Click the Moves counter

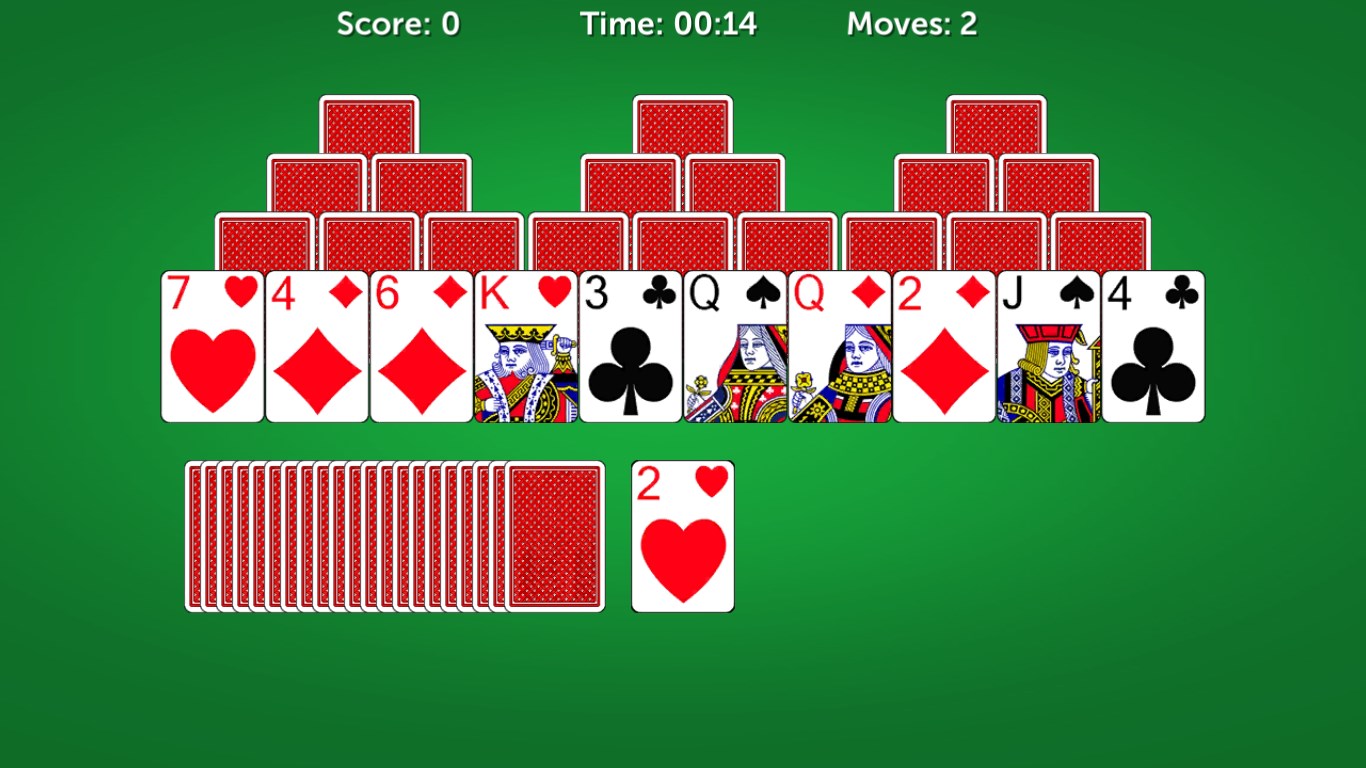(912, 24)
